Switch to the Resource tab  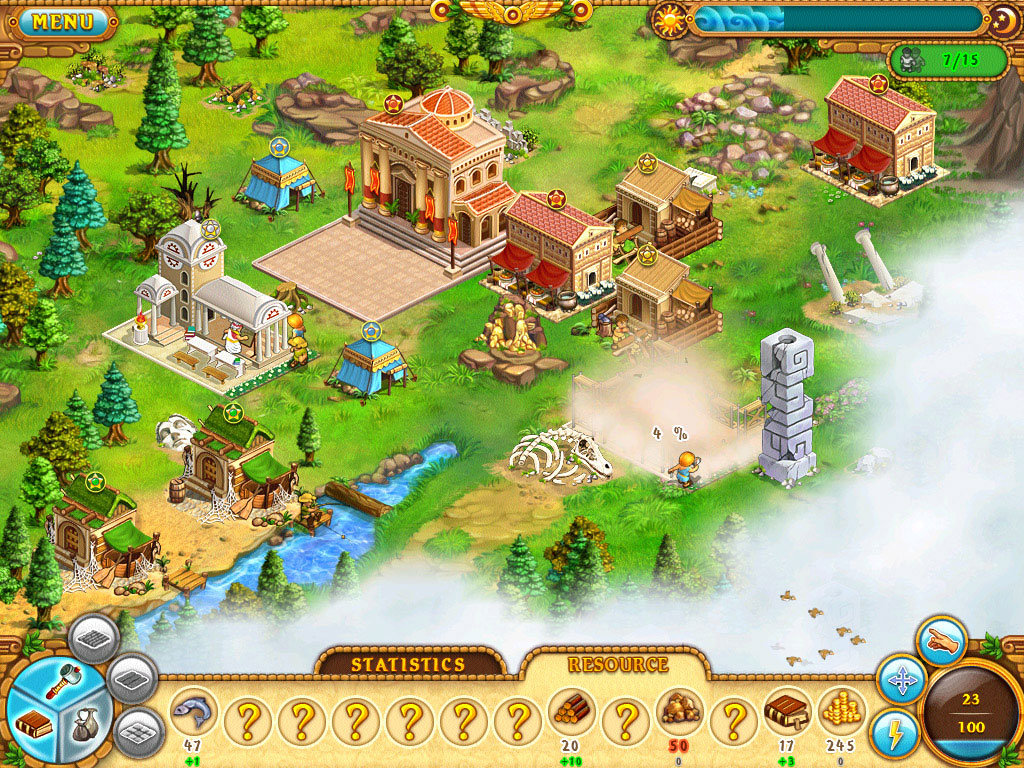pyautogui.click(x=618, y=664)
